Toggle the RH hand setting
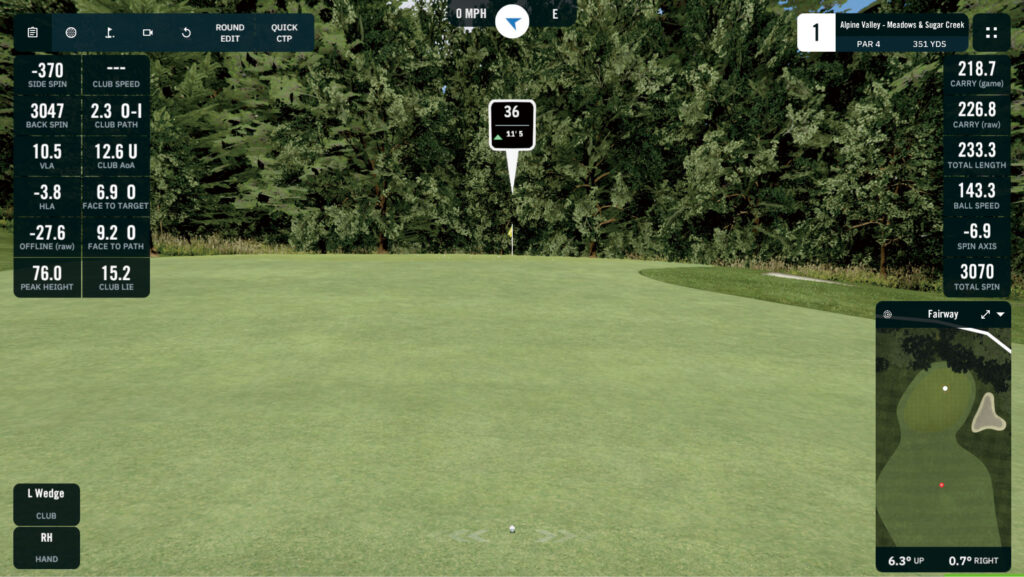Viewport: 1024px width, 577px height. point(46,547)
